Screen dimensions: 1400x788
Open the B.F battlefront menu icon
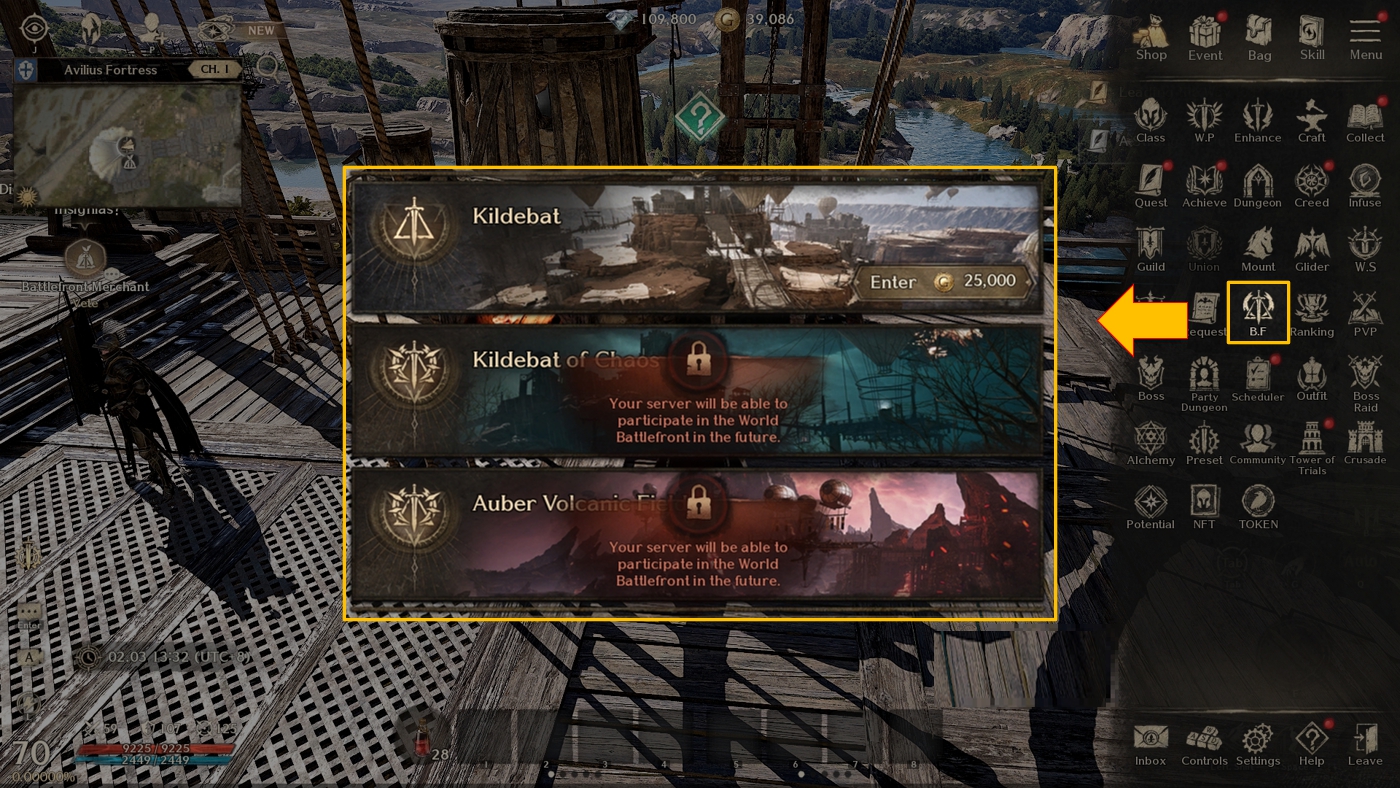1257,311
